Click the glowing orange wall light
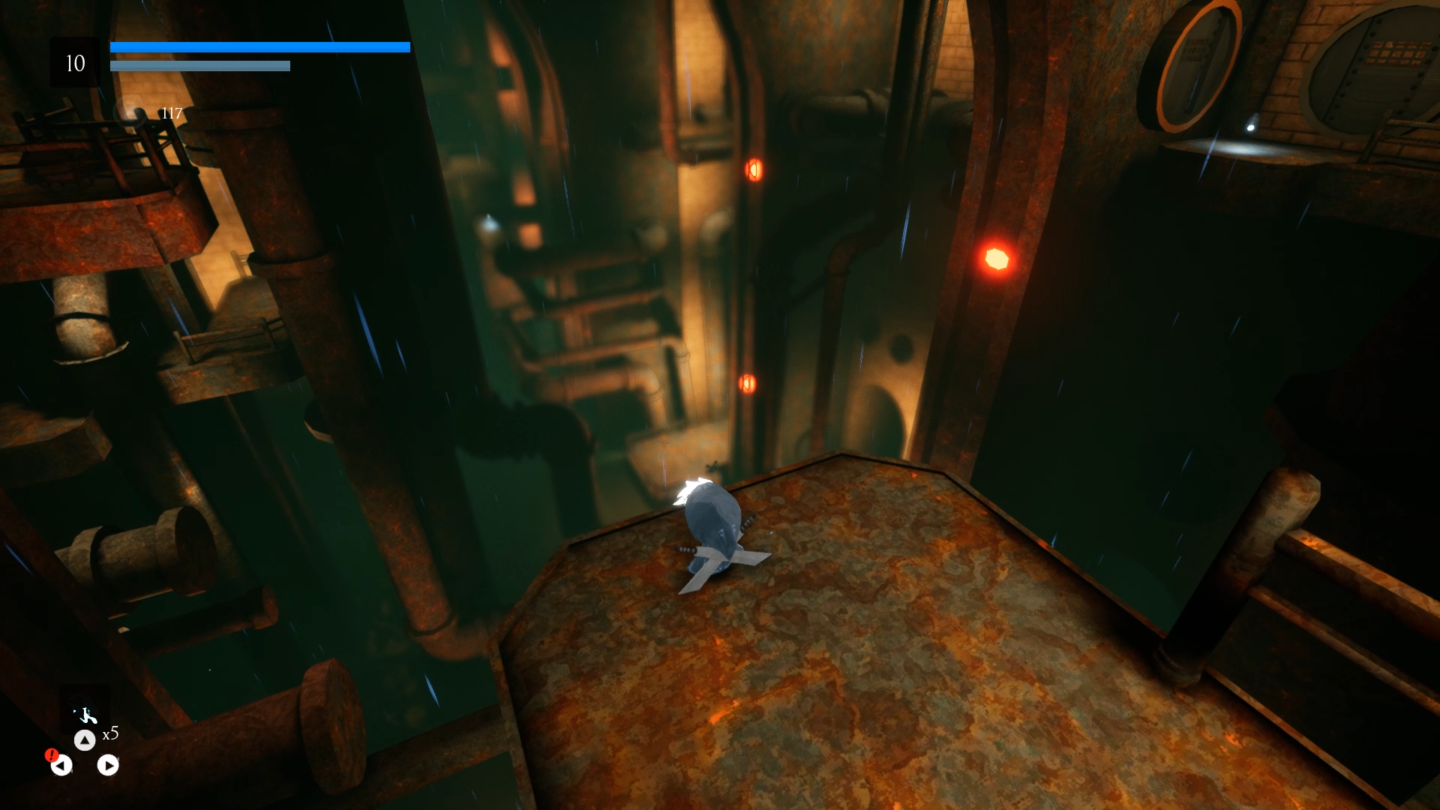1440x810 pixels. point(996,258)
